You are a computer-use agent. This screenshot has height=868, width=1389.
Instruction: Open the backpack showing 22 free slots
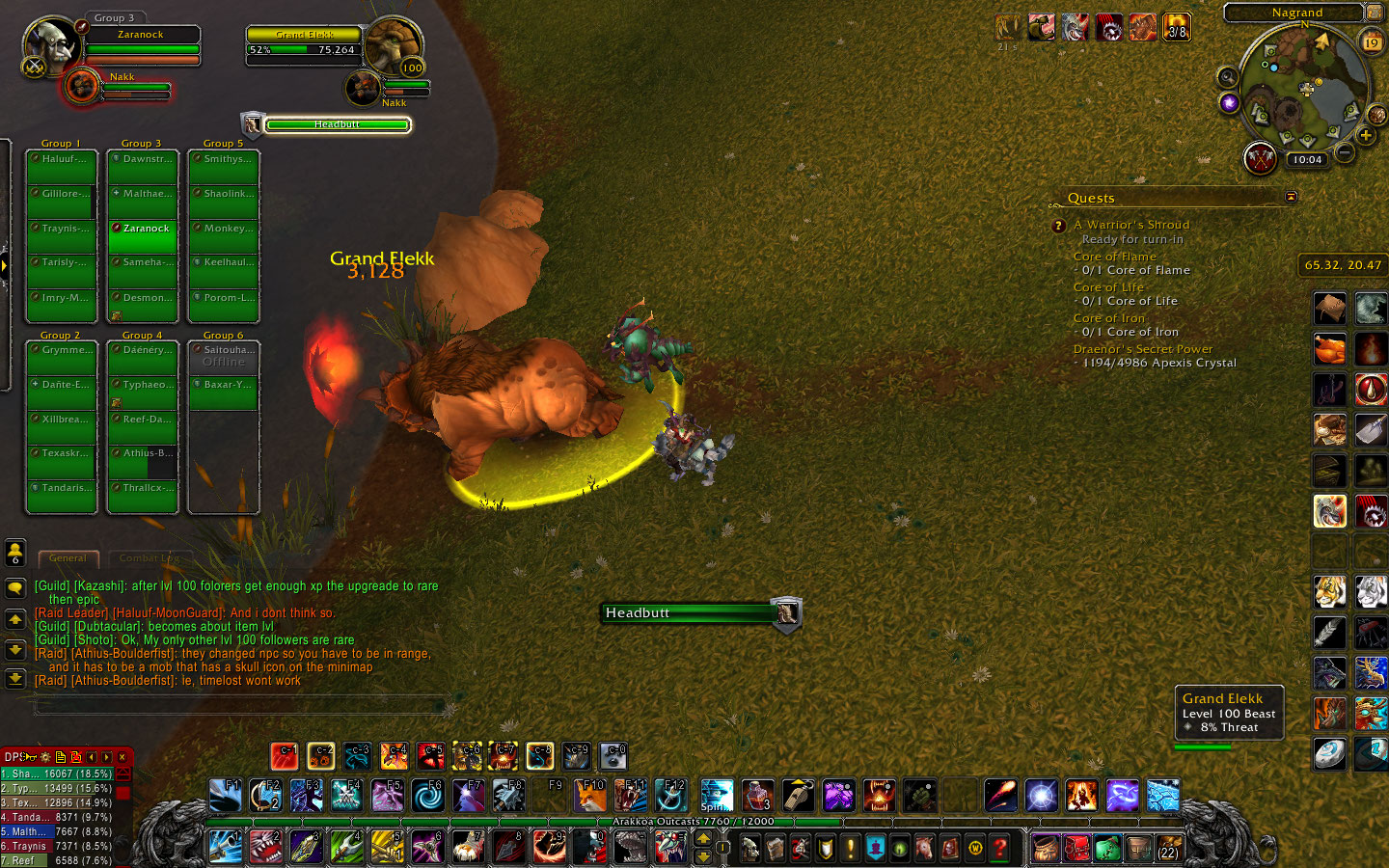click(1166, 849)
